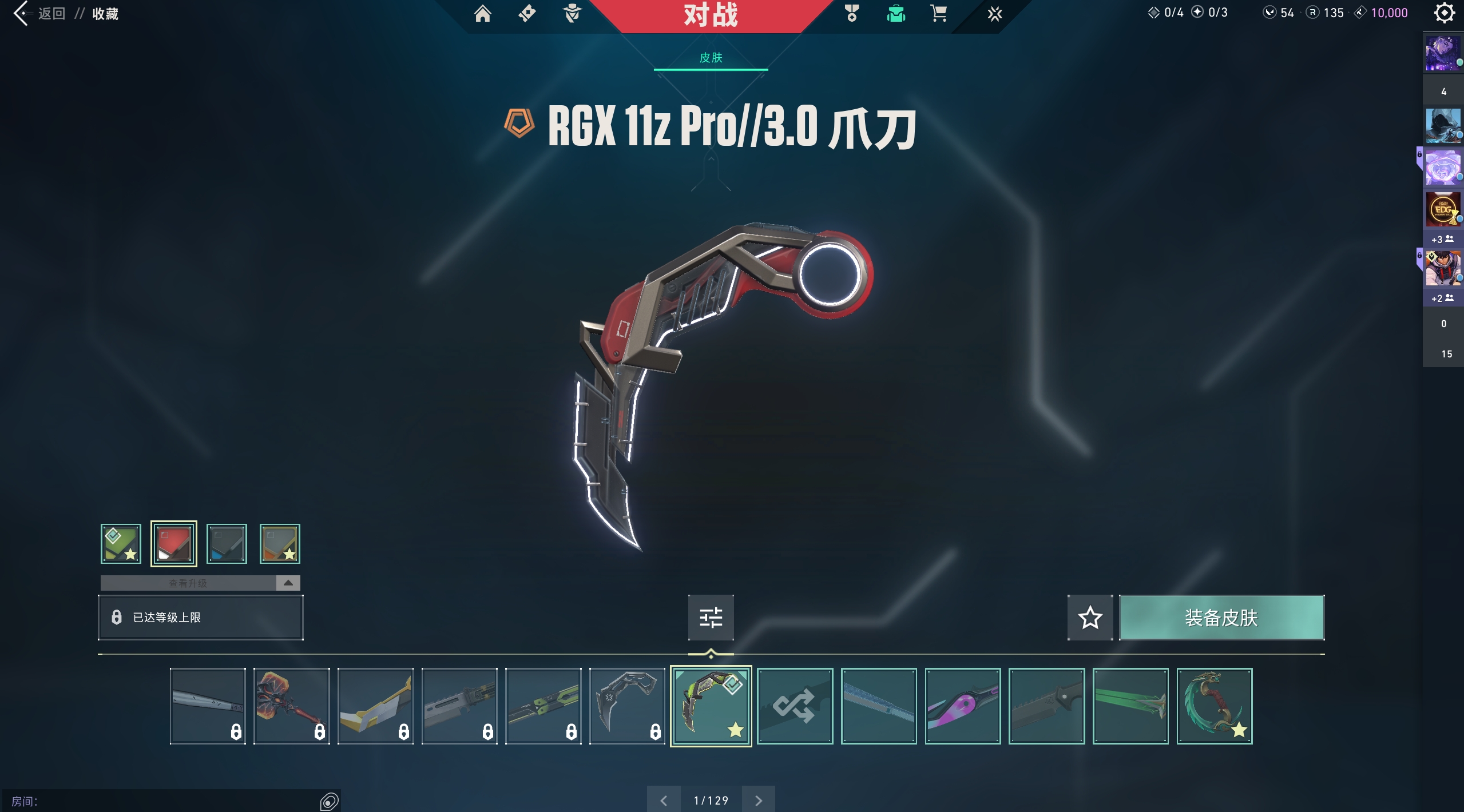Select the blue chroma variant of the knife
Image resolution: width=1464 pixels, height=812 pixels.
(227, 543)
